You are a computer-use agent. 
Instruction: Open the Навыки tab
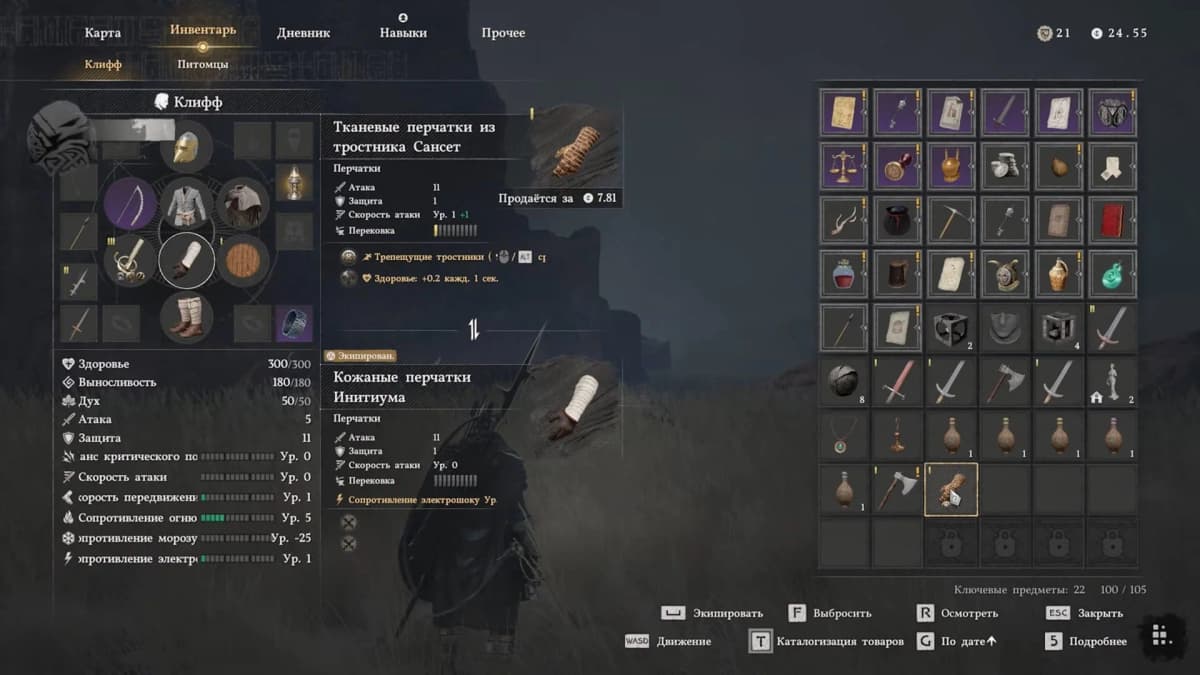coord(403,33)
